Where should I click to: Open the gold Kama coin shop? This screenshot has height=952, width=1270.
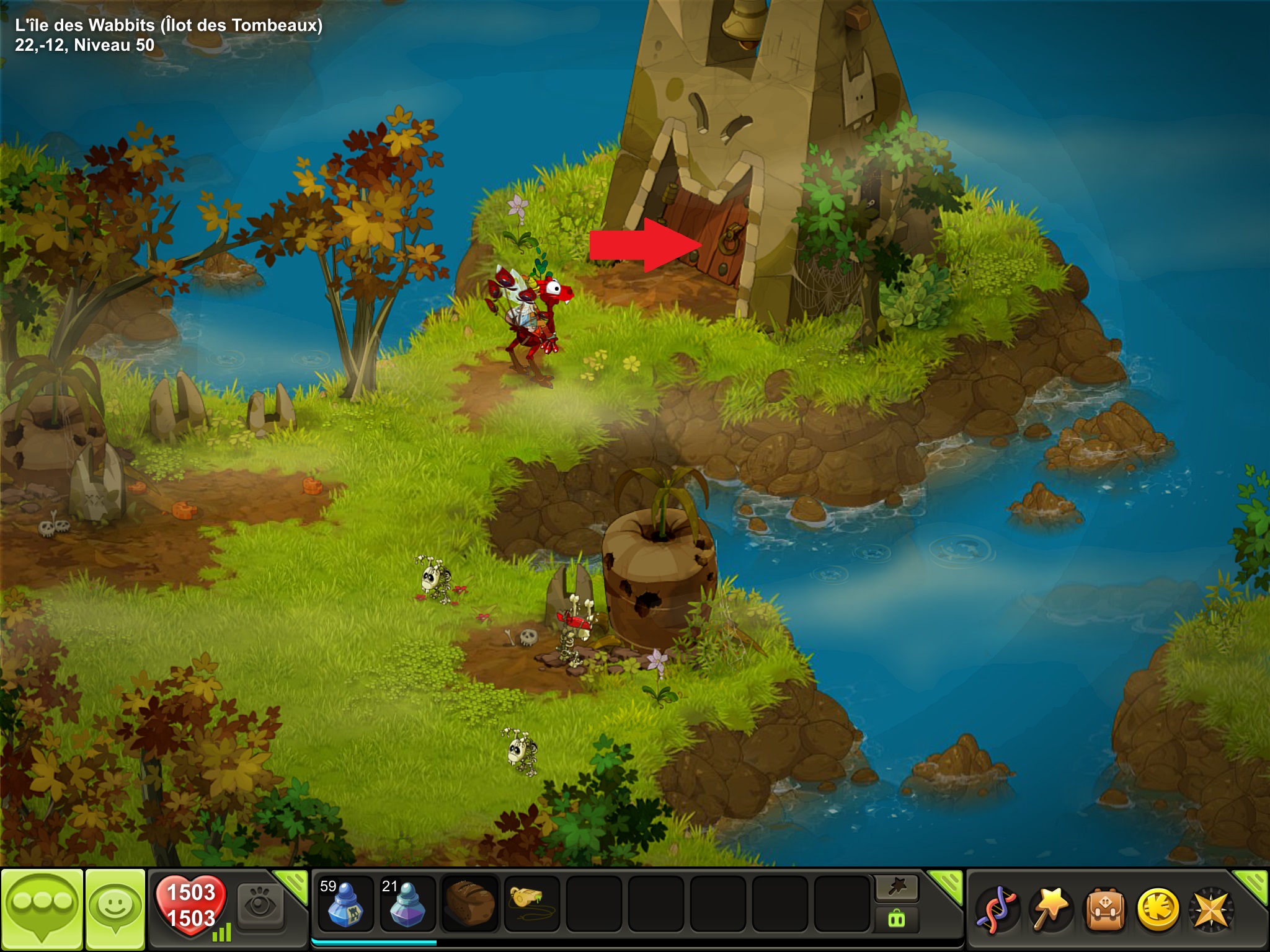tap(1157, 910)
